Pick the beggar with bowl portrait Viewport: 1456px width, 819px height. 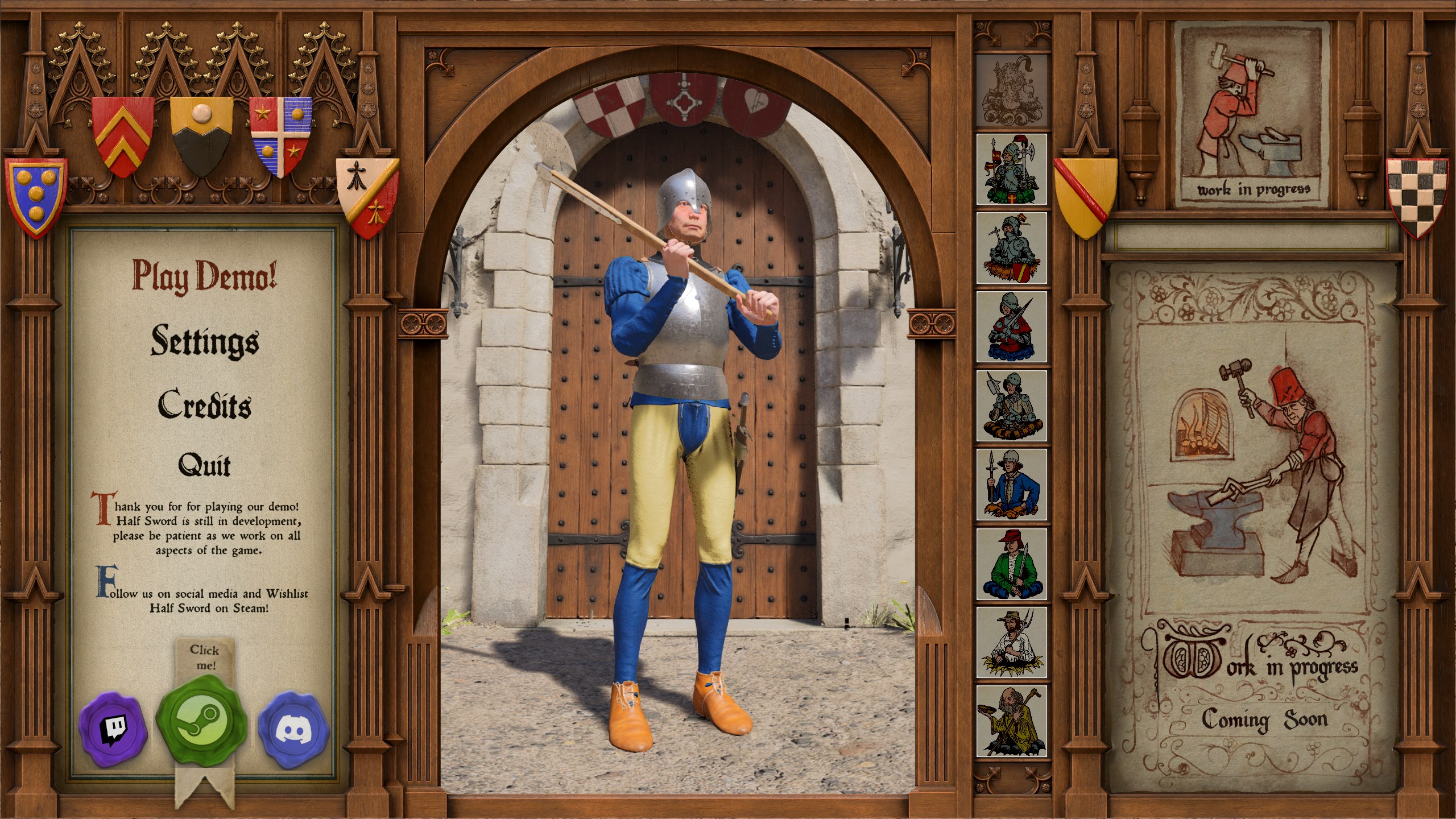1012,721
